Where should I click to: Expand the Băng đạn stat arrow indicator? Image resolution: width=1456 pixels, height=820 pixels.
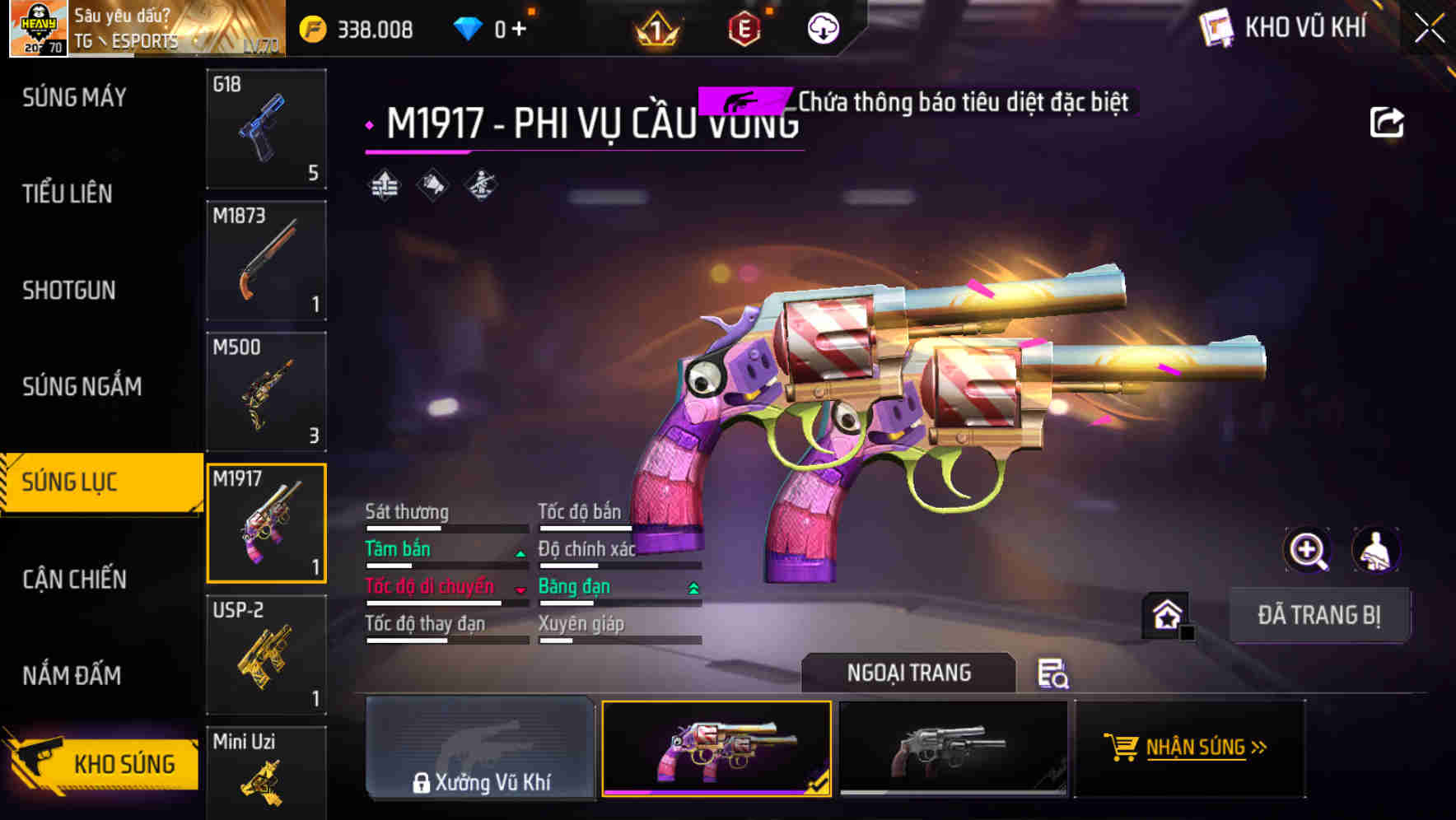[x=693, y=587]
